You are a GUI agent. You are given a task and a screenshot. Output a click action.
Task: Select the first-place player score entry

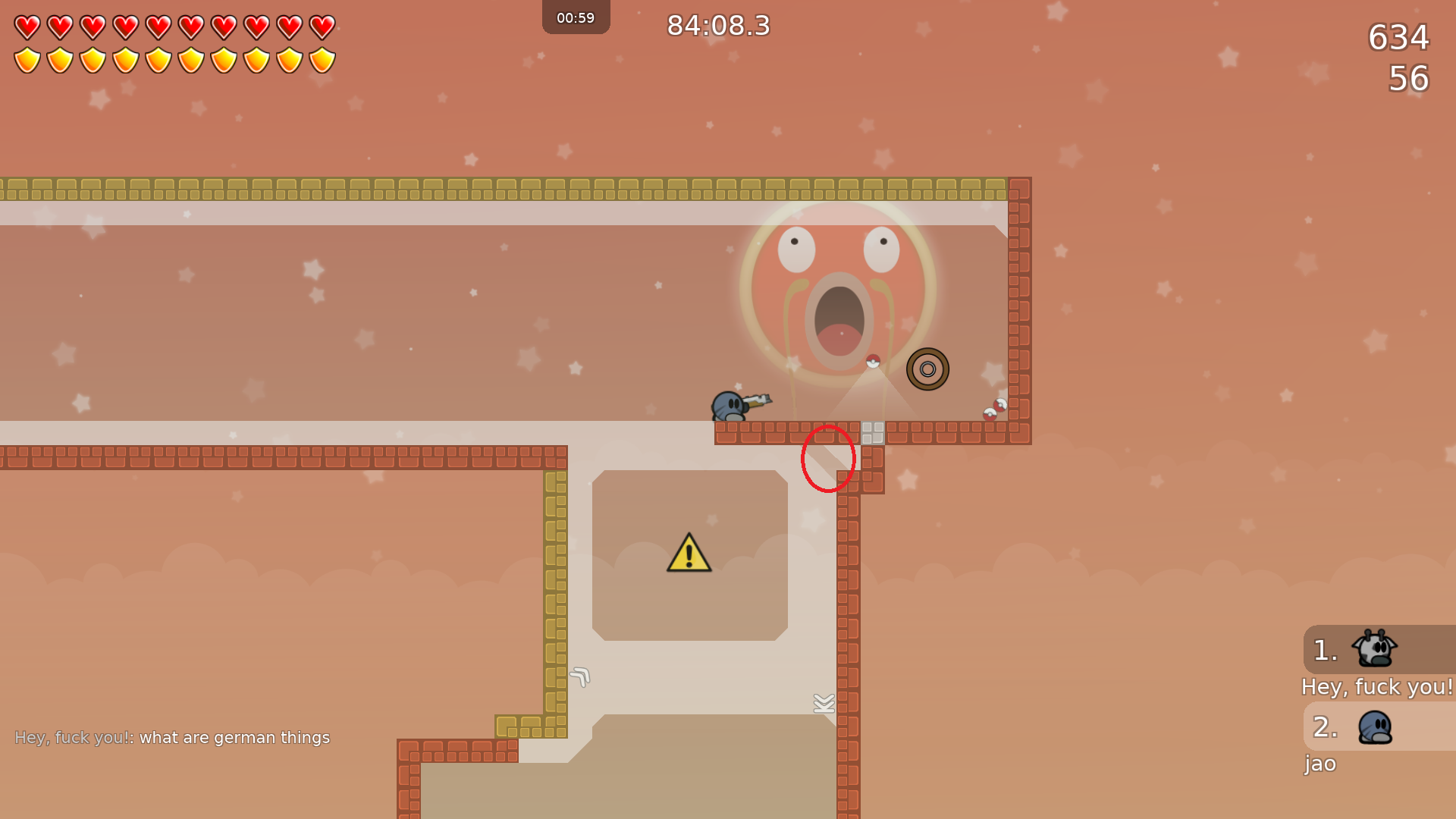pos(1377,650)
